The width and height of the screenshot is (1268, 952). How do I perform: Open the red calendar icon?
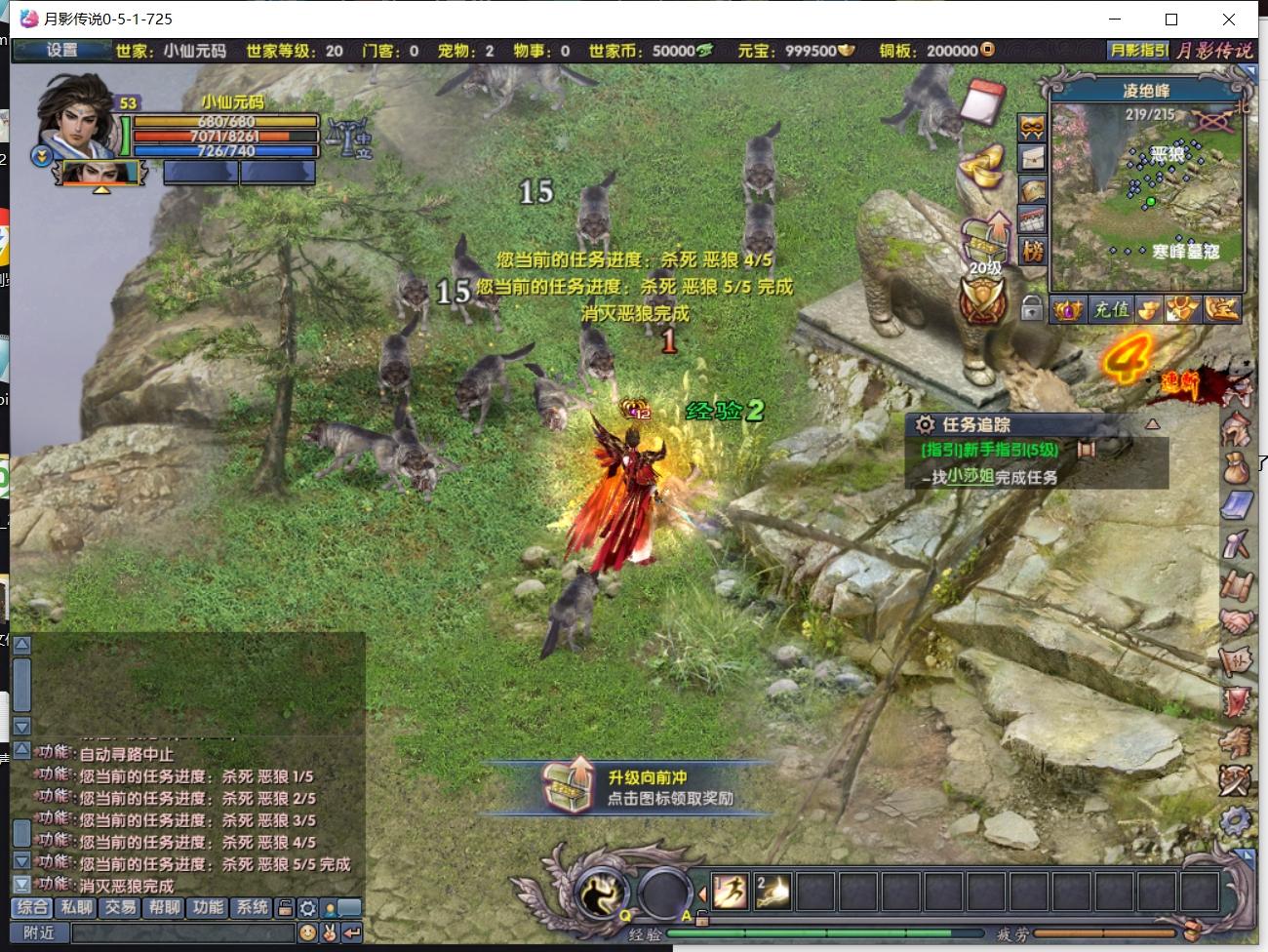[982, 100]
